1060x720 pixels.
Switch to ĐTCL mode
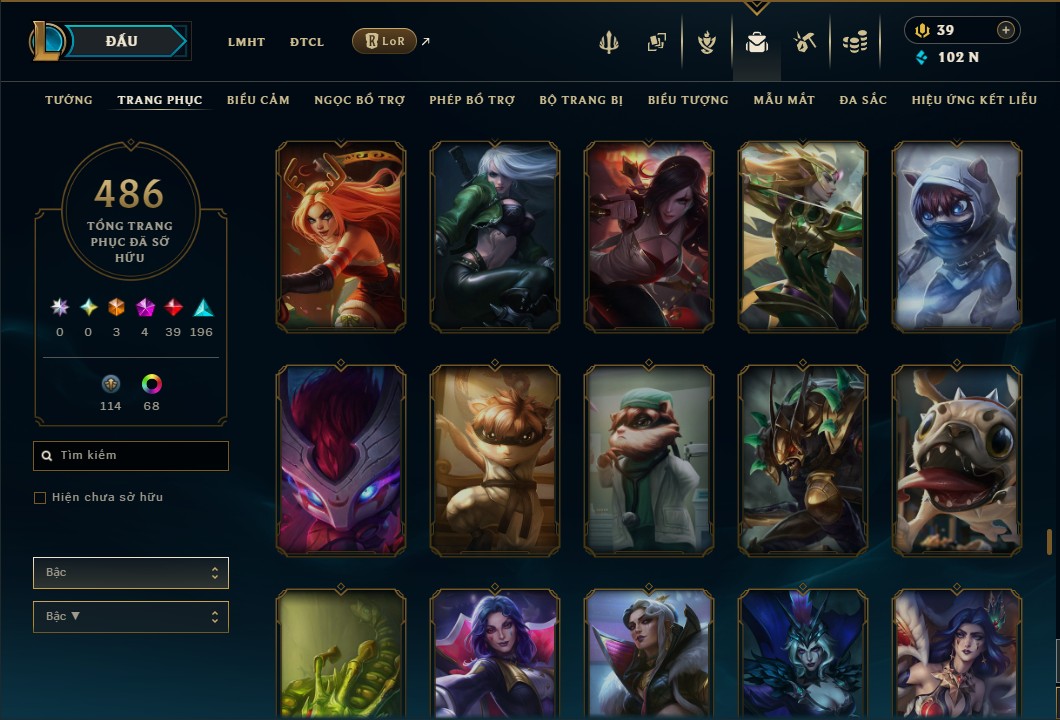click(307, 42)
